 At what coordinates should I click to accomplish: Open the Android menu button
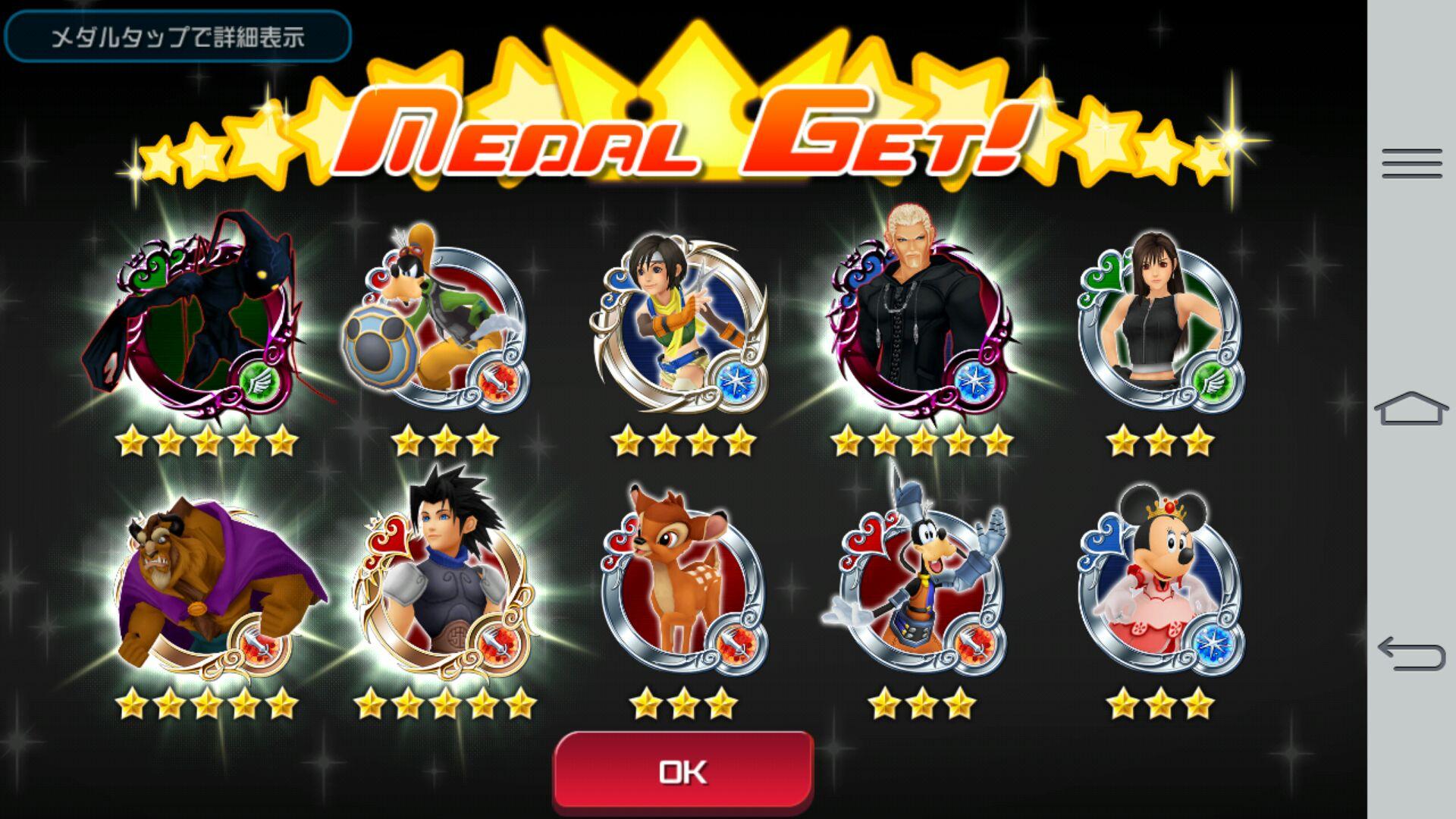tap(1411, 164)
